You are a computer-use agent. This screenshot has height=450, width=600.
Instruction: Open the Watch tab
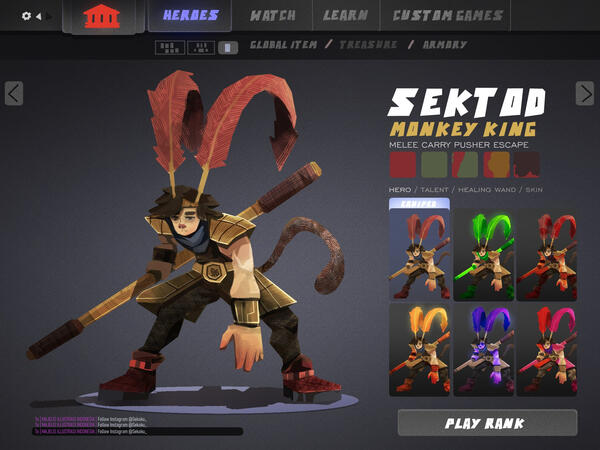tap(272, 16)
